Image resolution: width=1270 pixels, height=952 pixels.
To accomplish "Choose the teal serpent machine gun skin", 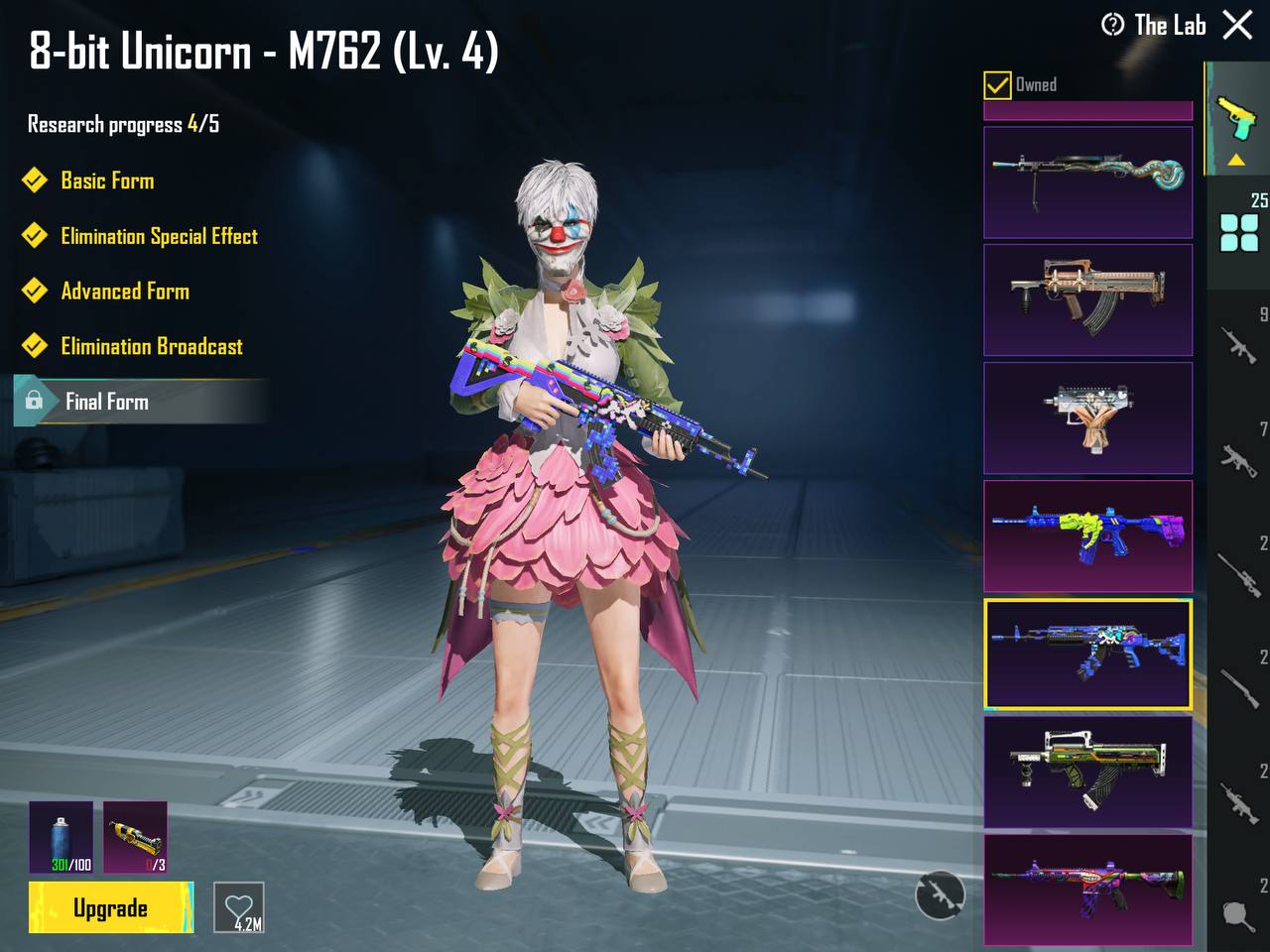I will click(x=1087, y=181).
